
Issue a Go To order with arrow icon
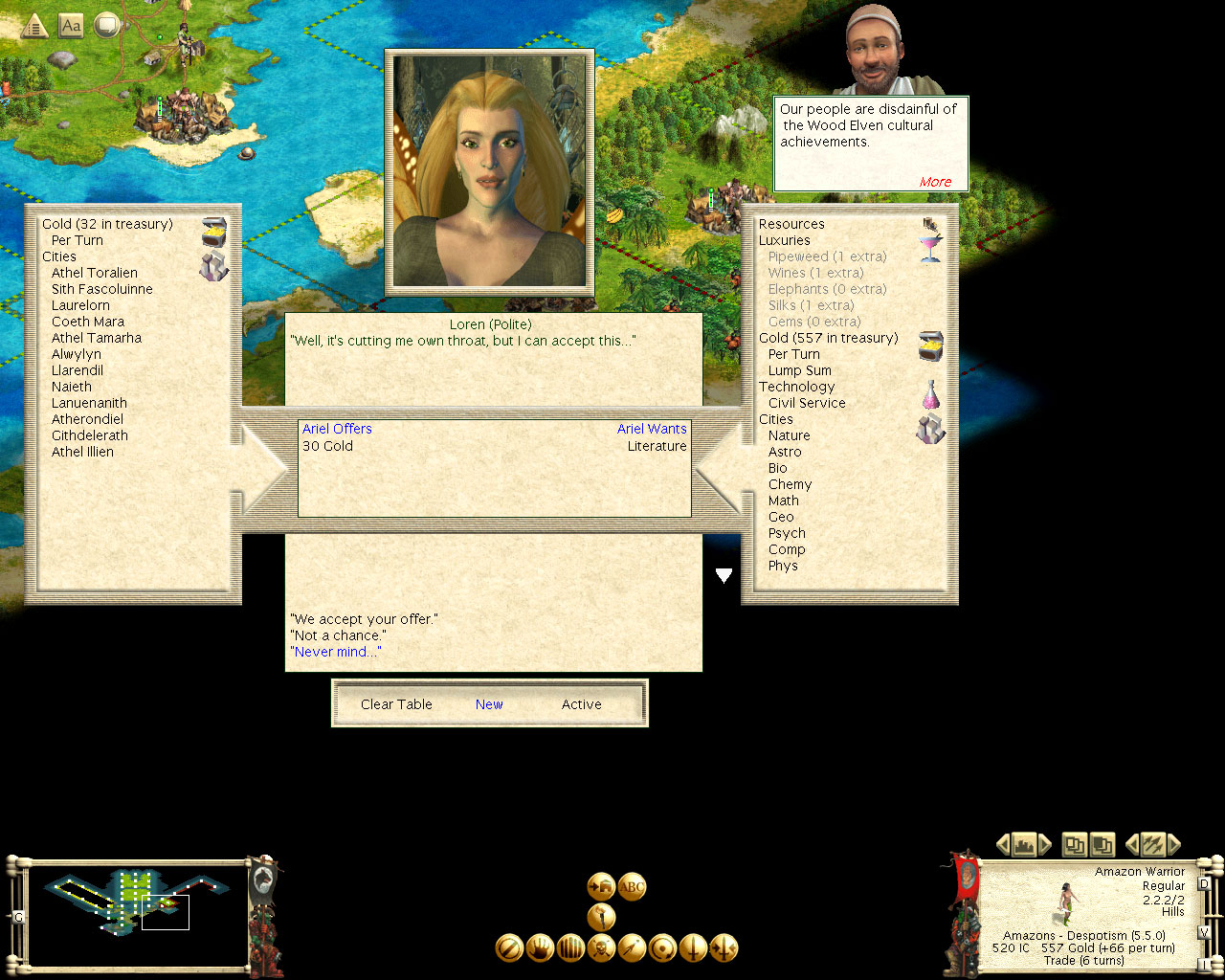(630, 947)
